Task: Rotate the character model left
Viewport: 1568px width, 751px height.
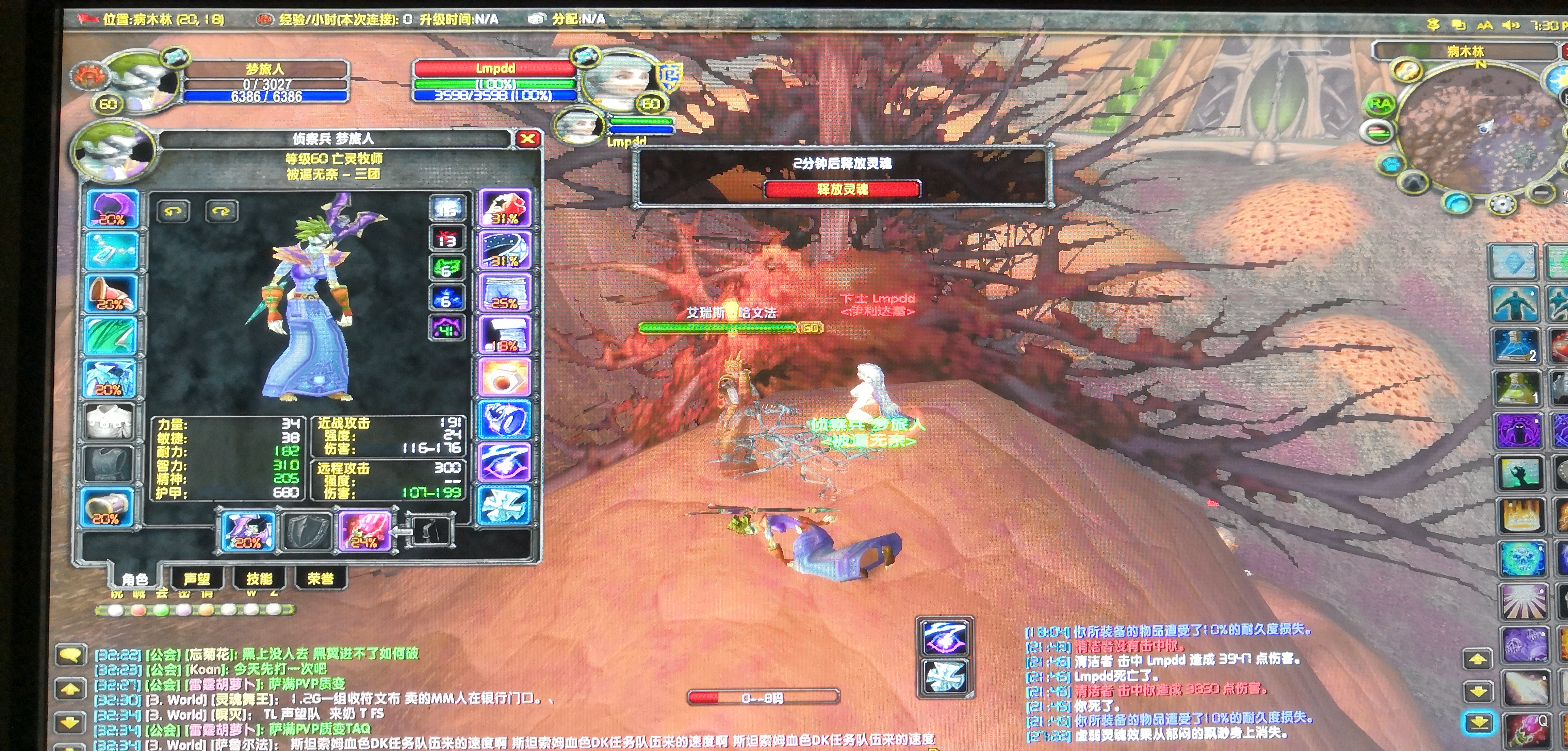Action: [x=174, y=211]
